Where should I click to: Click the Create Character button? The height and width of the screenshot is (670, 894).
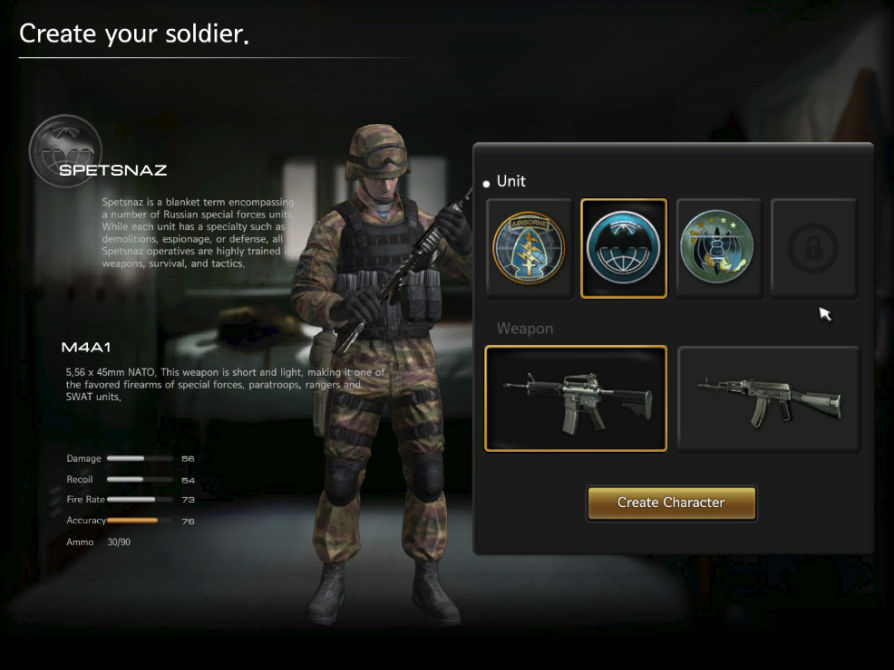671,503
